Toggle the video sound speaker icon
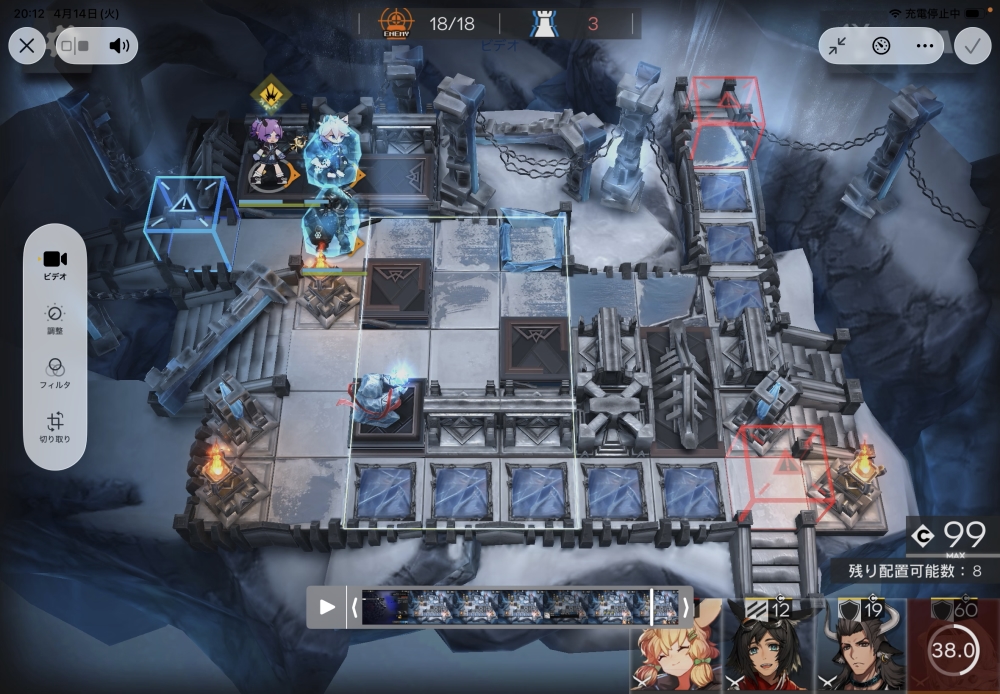1000x694 pixels. pyautogui.click(x=121, y=45)
